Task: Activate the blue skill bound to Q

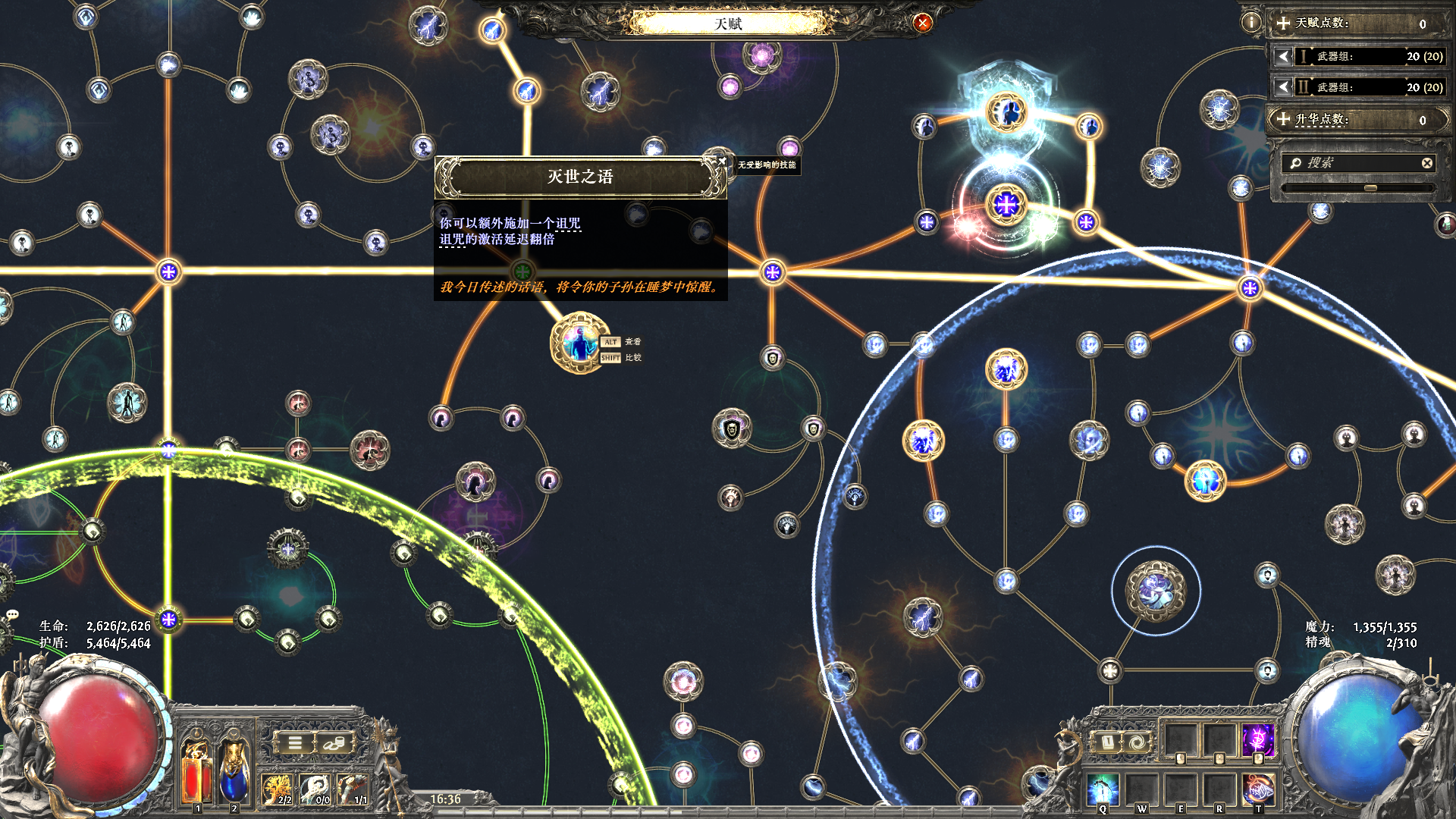Action: point(1103,789)
